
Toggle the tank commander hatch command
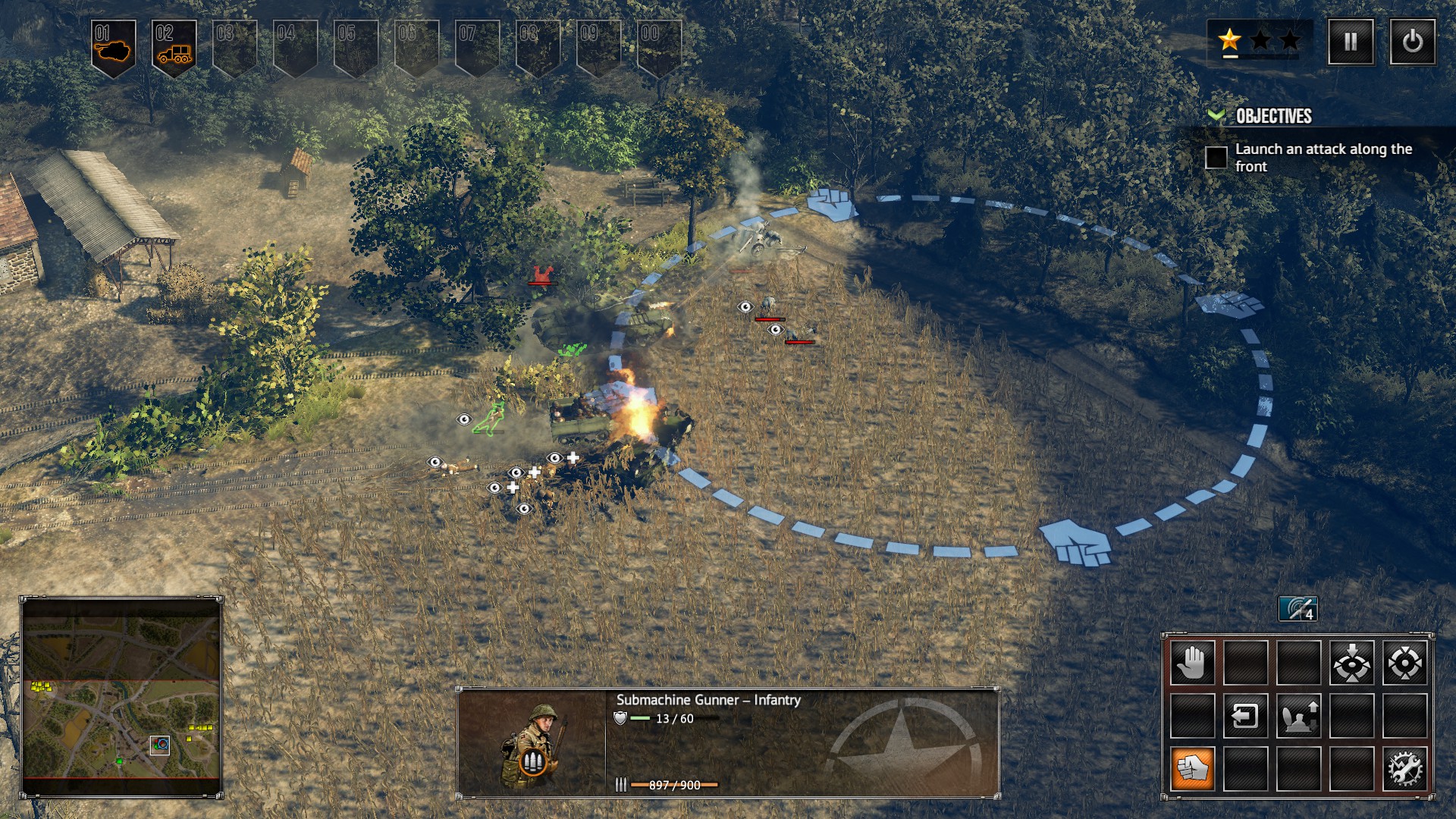[1298, 716]
